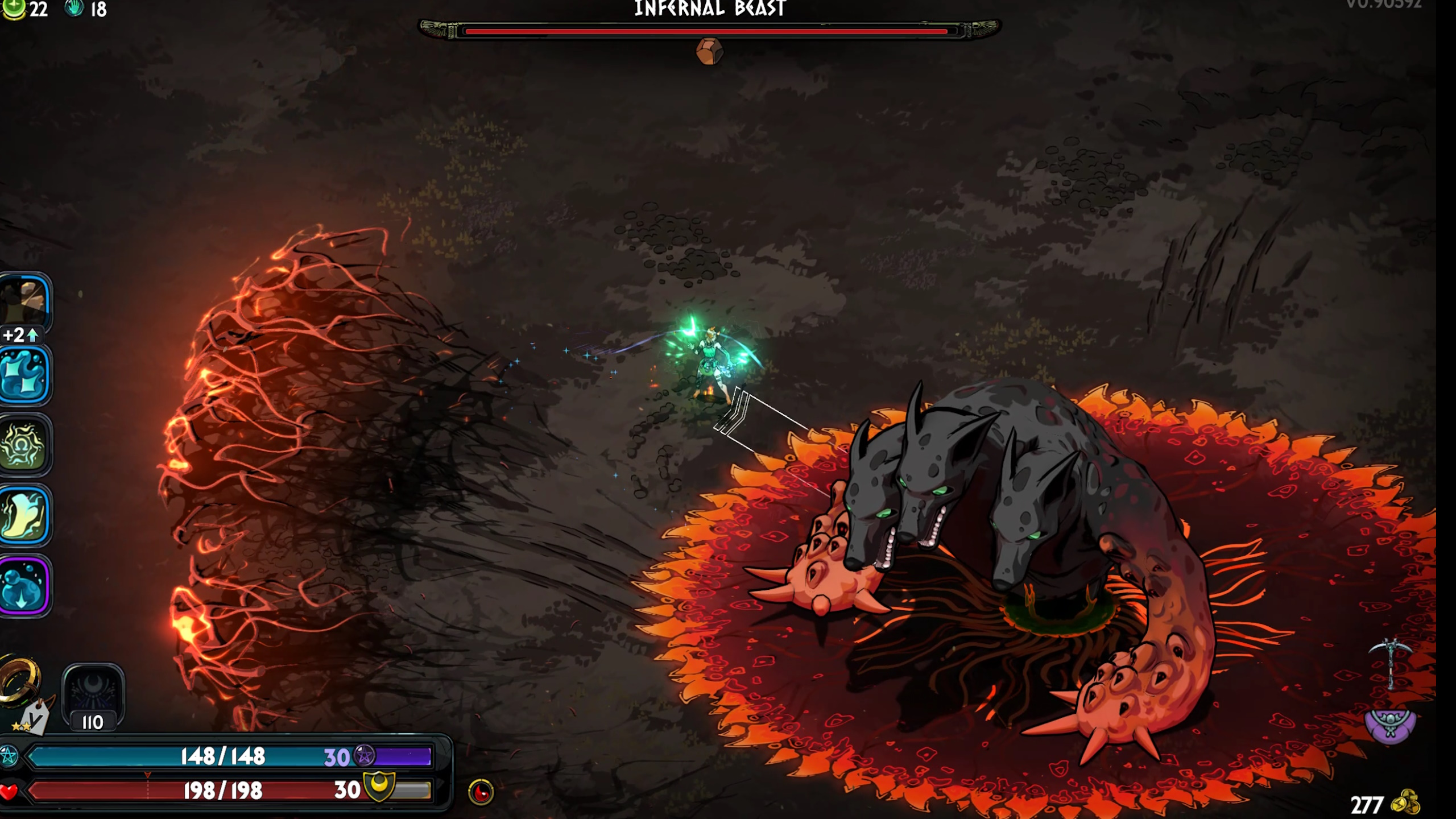Select the blue water splash boon icon
1456x819 pixels.
point(24,375)
